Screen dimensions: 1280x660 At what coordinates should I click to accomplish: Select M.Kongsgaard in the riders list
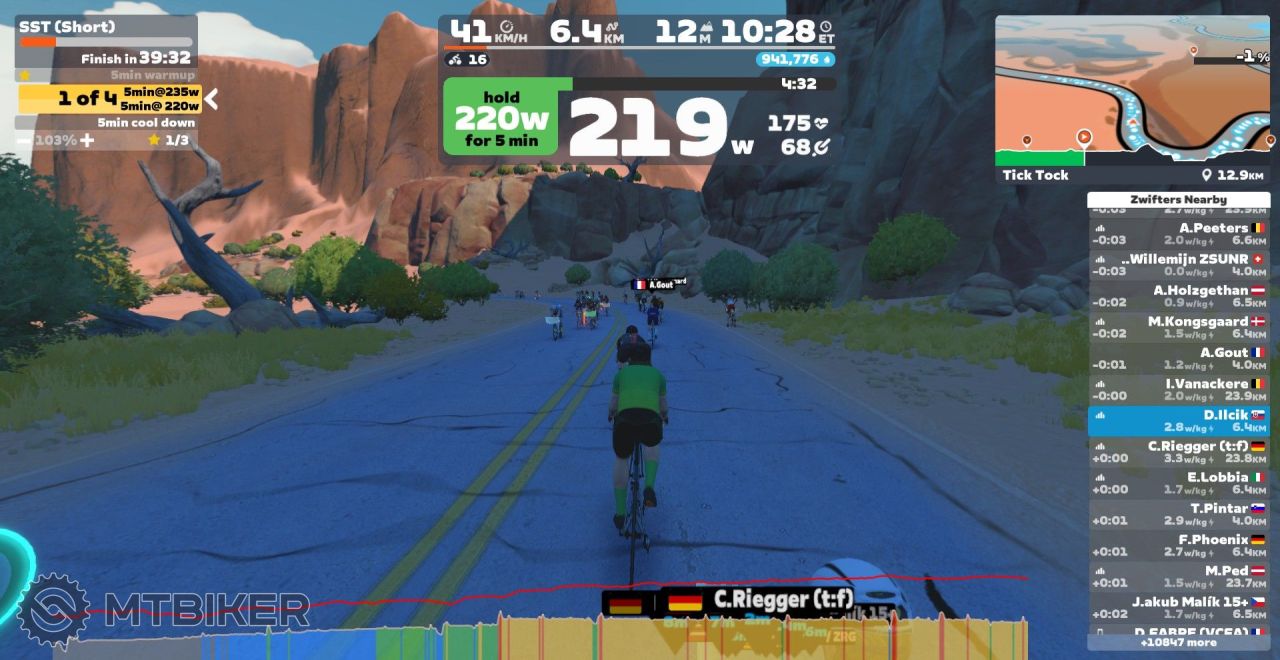coord(1178,327)
